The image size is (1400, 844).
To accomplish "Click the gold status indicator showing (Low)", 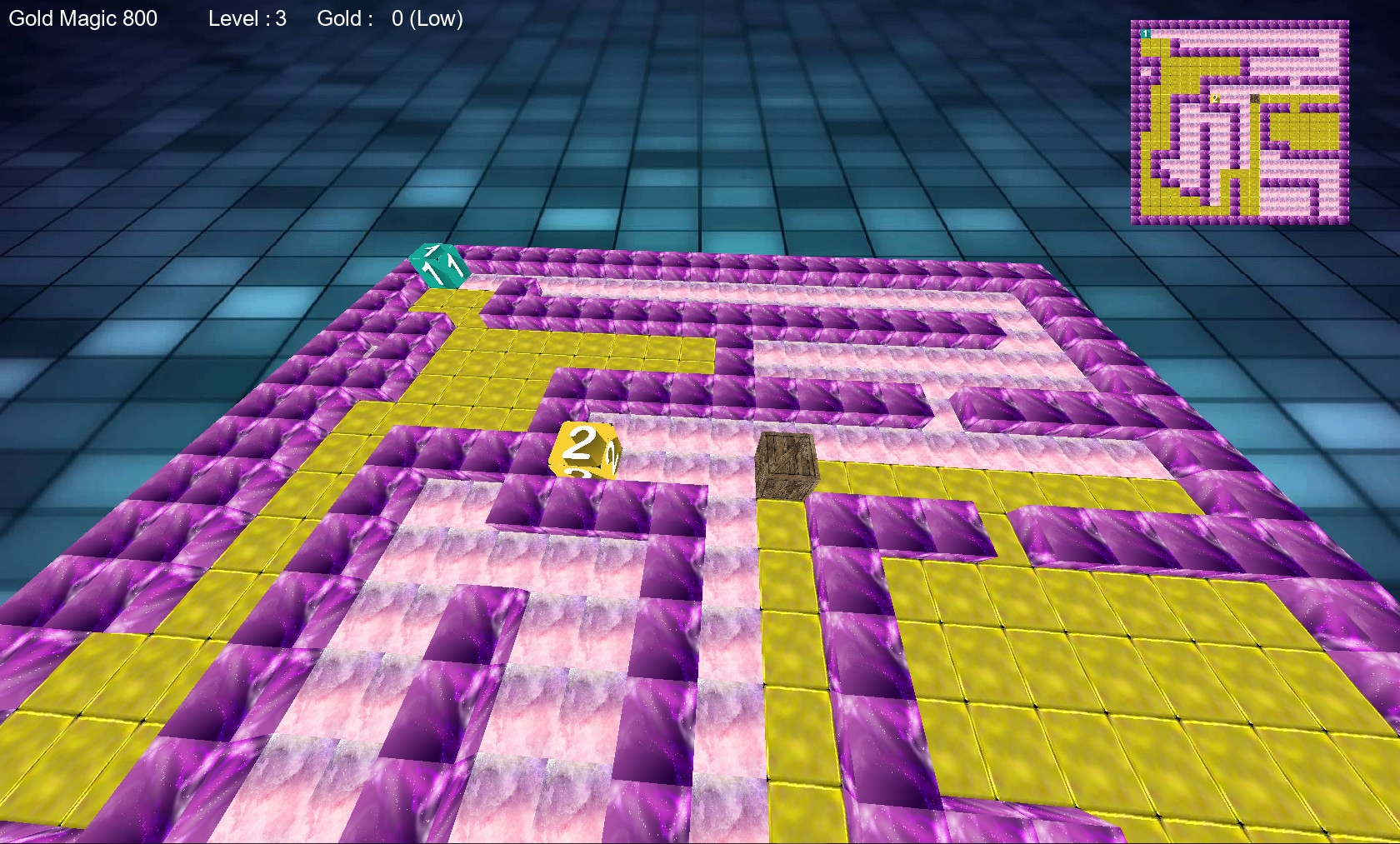I will (x=434, y=18).
